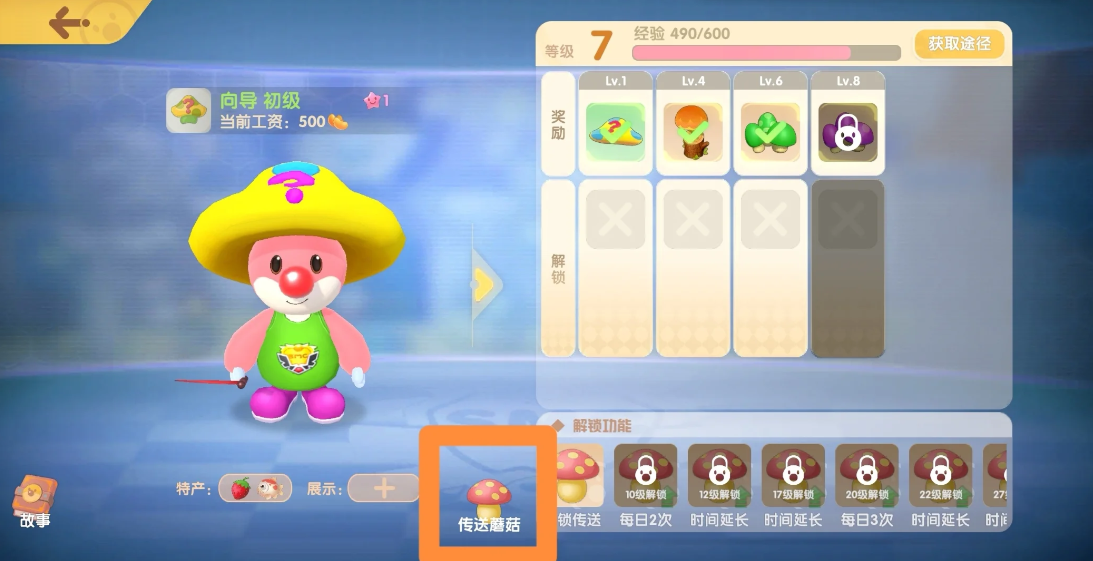The height and width of the screenshot is (561, 1093).
Task: Select the Lv.4 orange tree stump reward
Action: (694, 132)
